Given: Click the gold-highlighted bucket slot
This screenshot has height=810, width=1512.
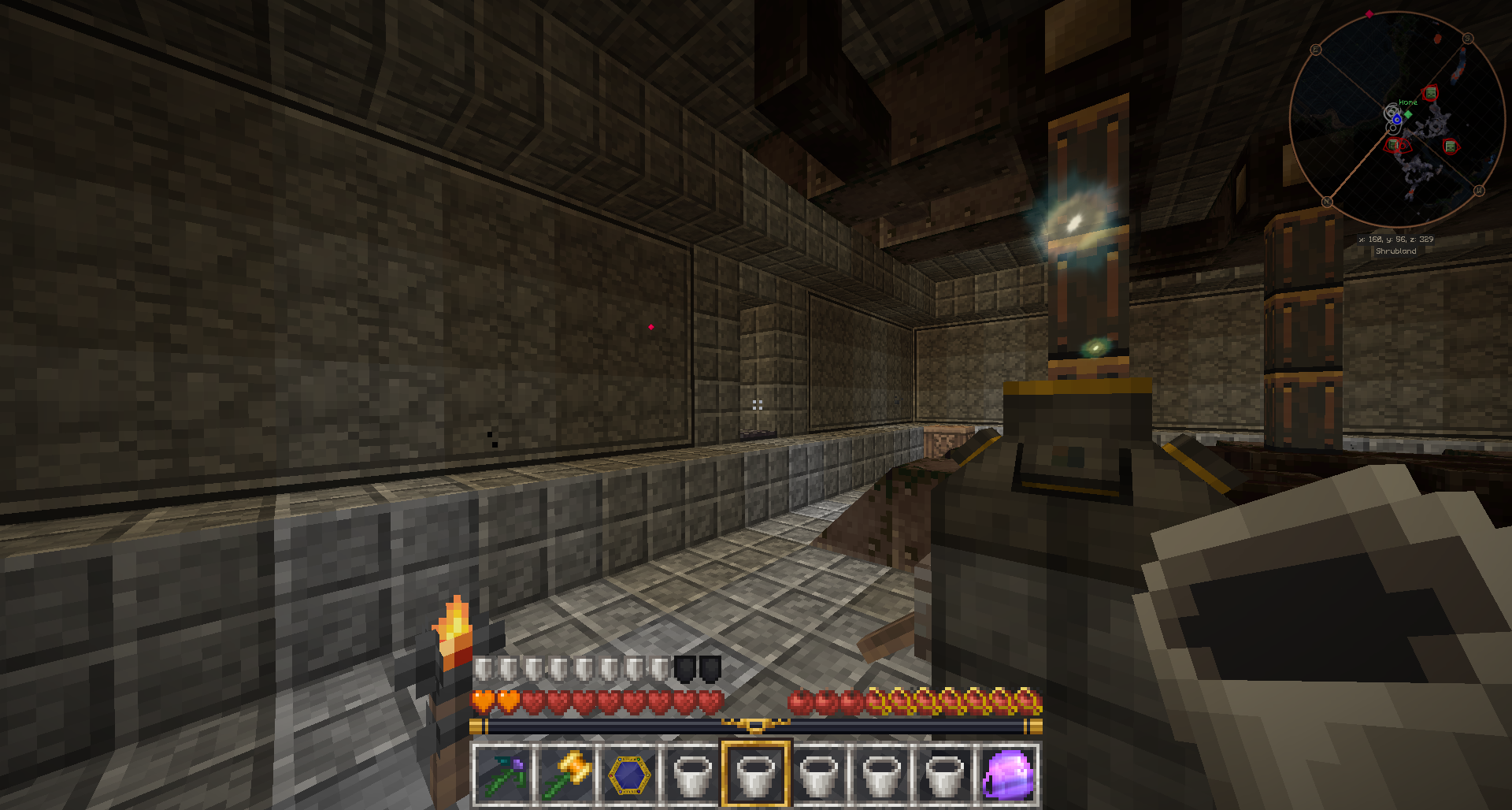Looking at the screenshot, I should 755,775.
